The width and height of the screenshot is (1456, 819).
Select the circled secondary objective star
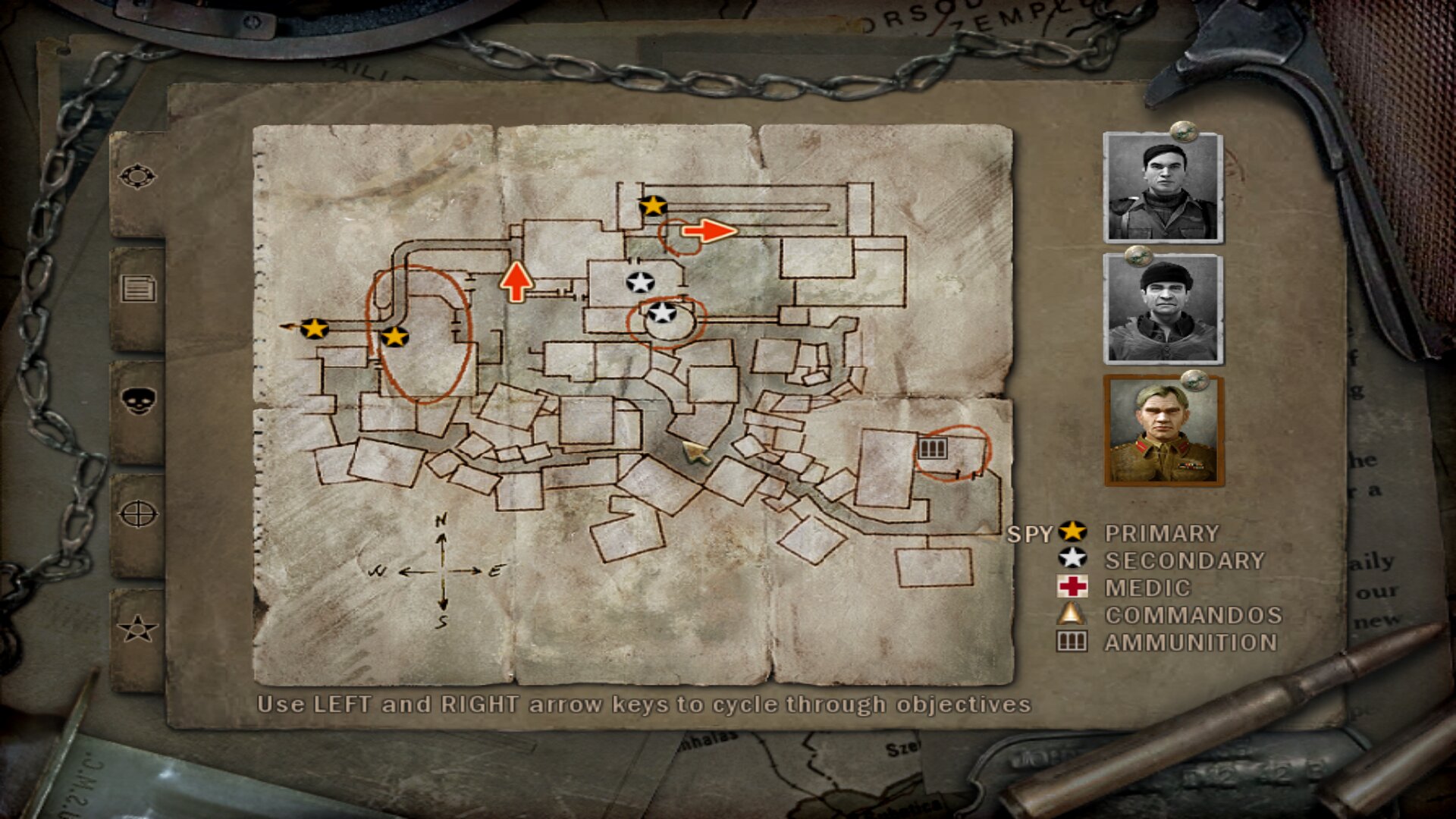(x=662, y=312)
